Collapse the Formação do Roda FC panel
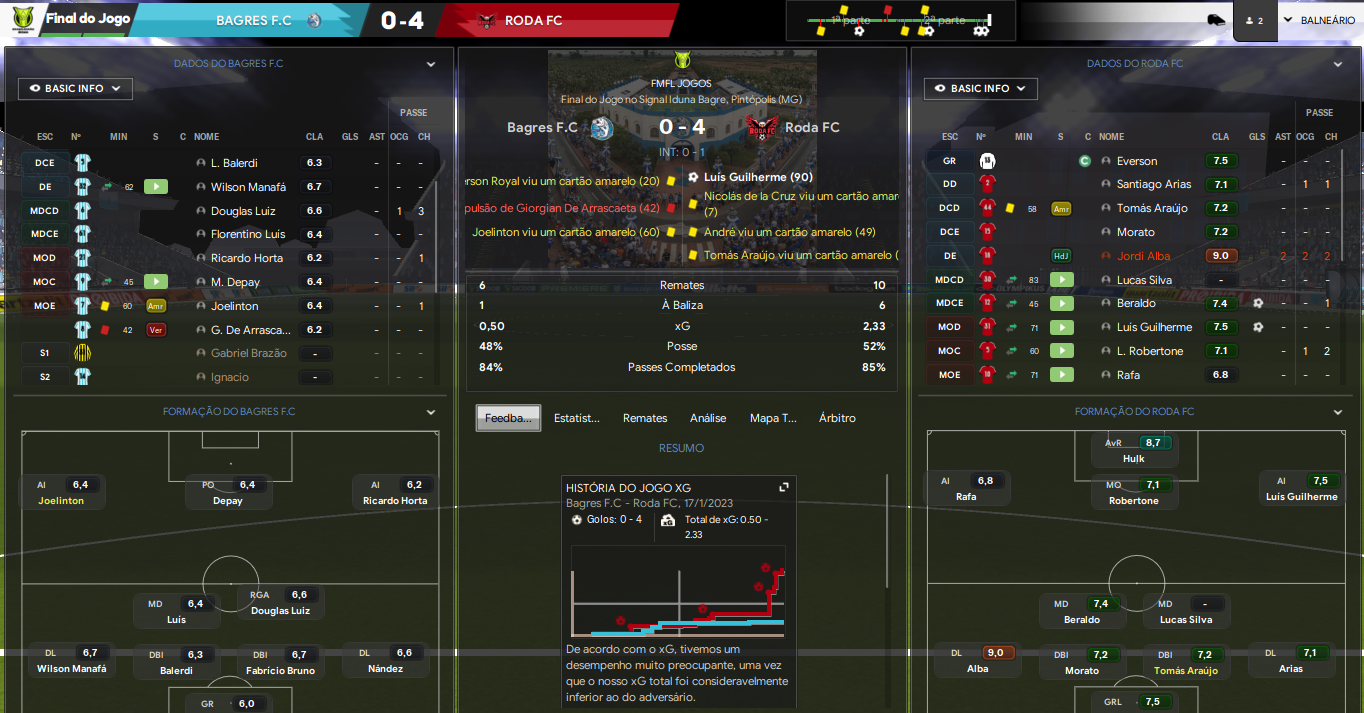Screen dimensions: 1364x713 1338,412
